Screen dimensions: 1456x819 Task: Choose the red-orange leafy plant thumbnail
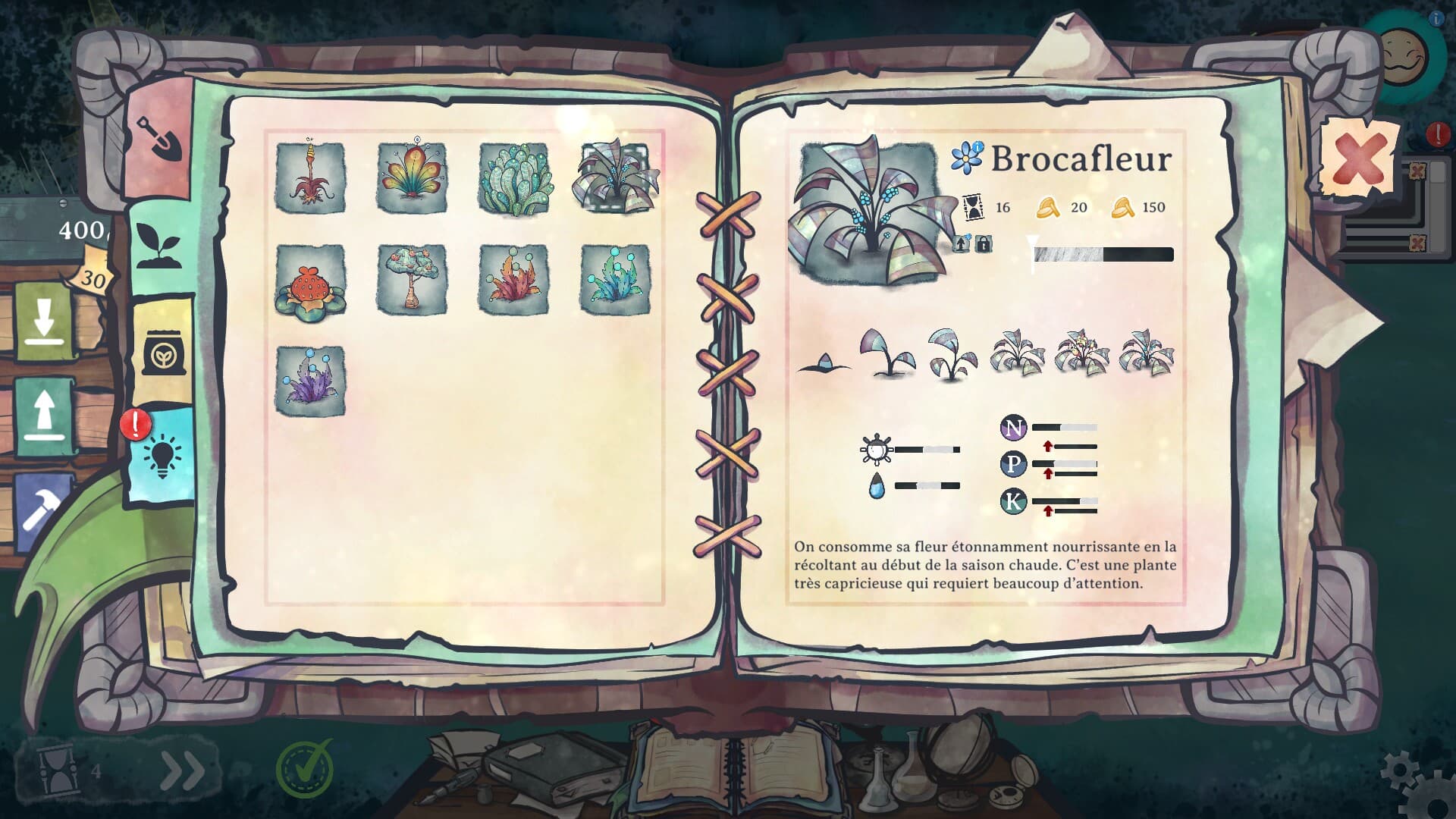pyautogui.click(x=513, y=280)
